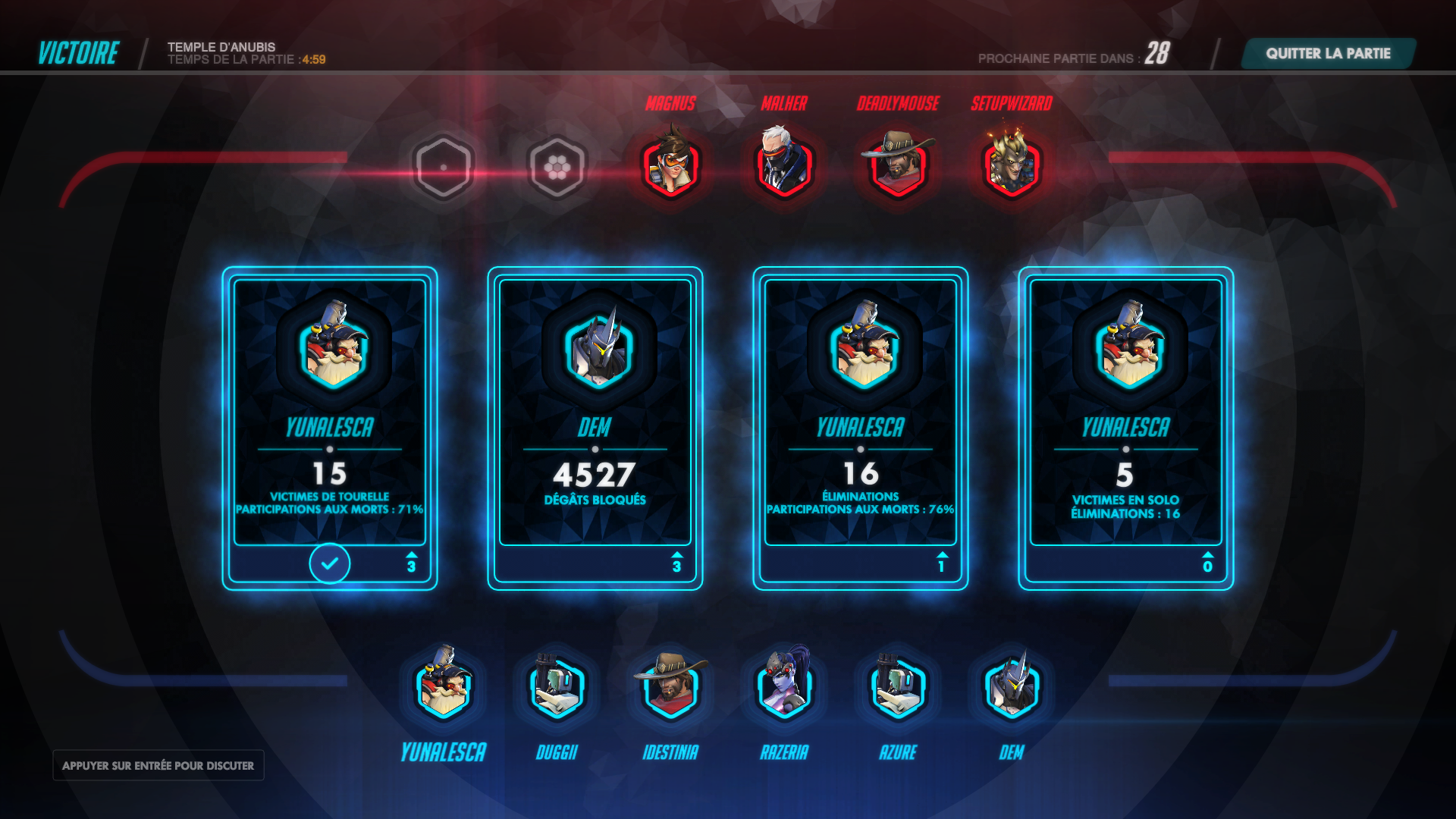Screen dimensions: 1456x819
Task: Click the empty hexagon slot left of the red team
Action: point(444,165)
